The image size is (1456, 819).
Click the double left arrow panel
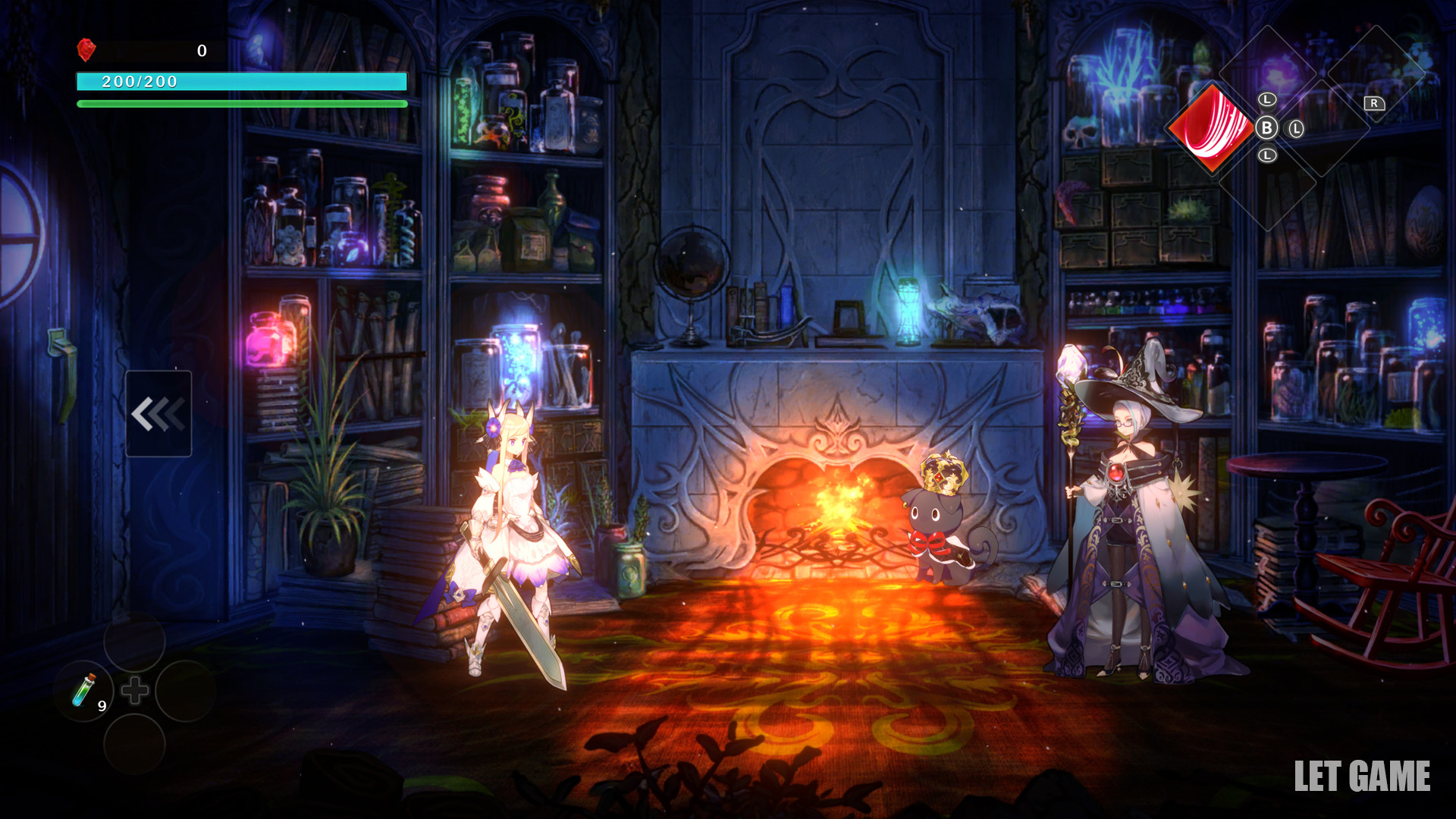click(x=158, y=413)
